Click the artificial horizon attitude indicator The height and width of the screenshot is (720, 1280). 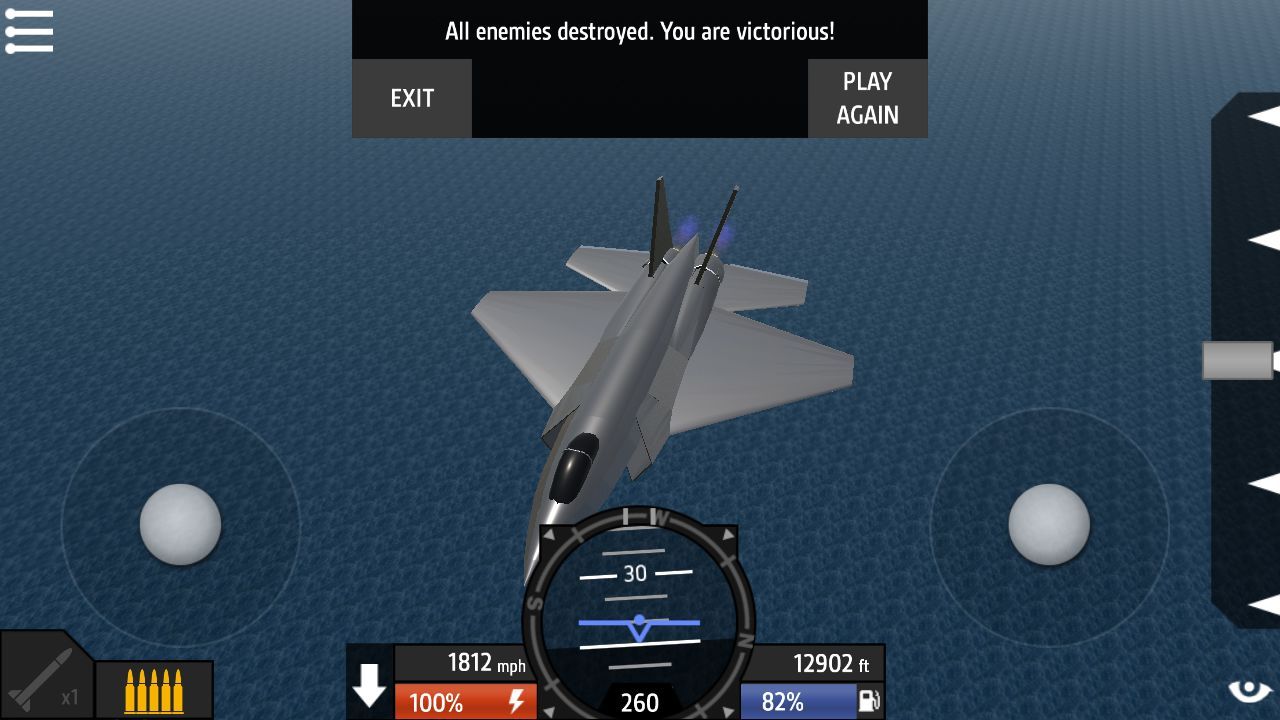[x=639, y=622]
